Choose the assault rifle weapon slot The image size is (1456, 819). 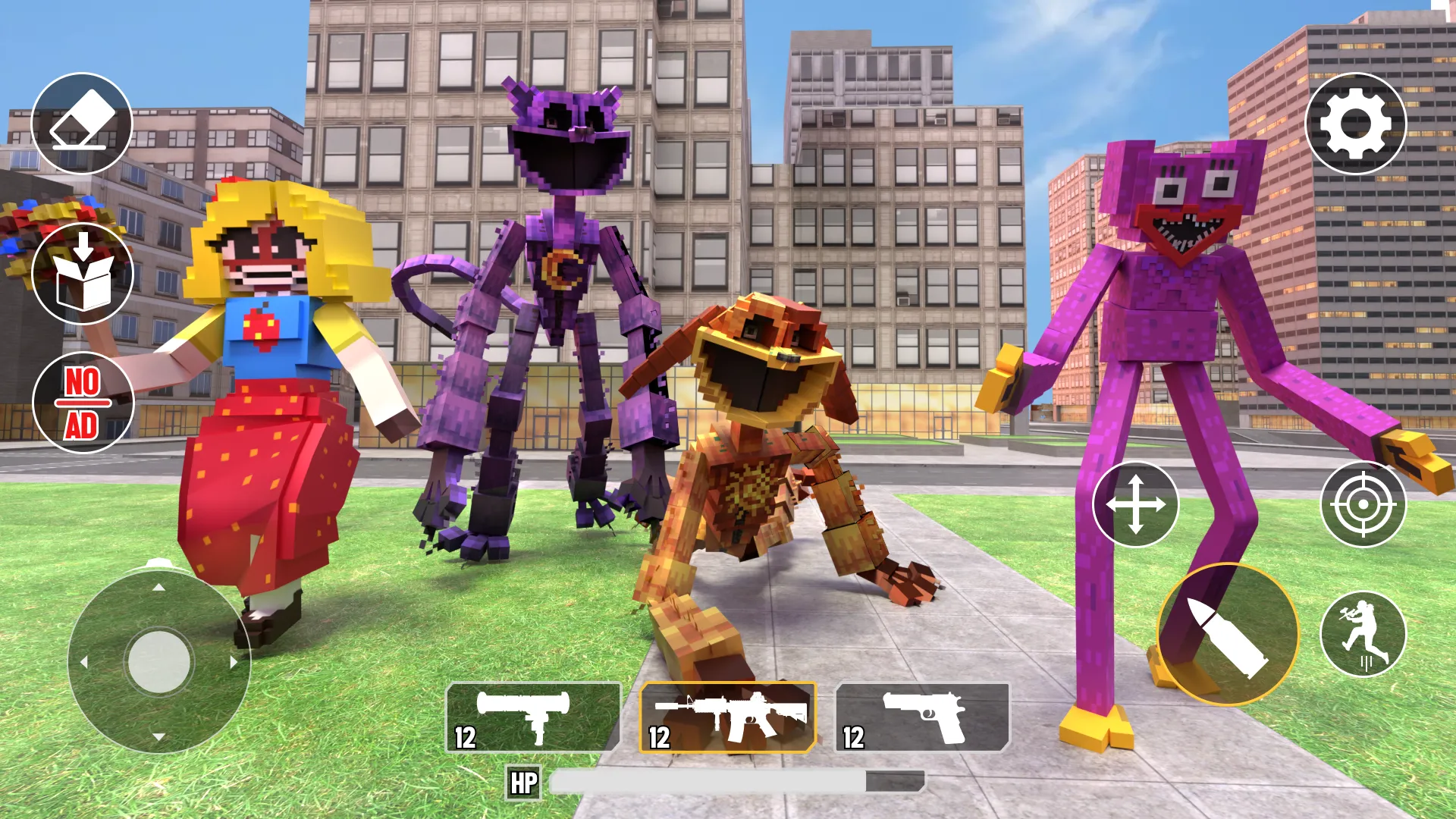[x=727, y=717]
